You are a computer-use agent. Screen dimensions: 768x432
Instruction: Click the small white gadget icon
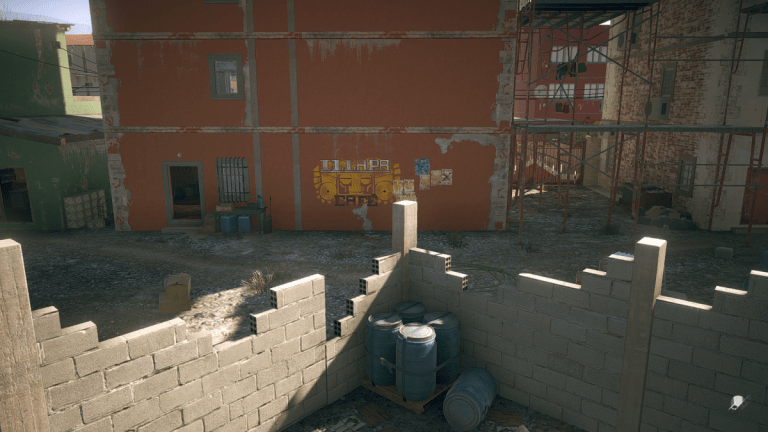(x=738, y=402)
